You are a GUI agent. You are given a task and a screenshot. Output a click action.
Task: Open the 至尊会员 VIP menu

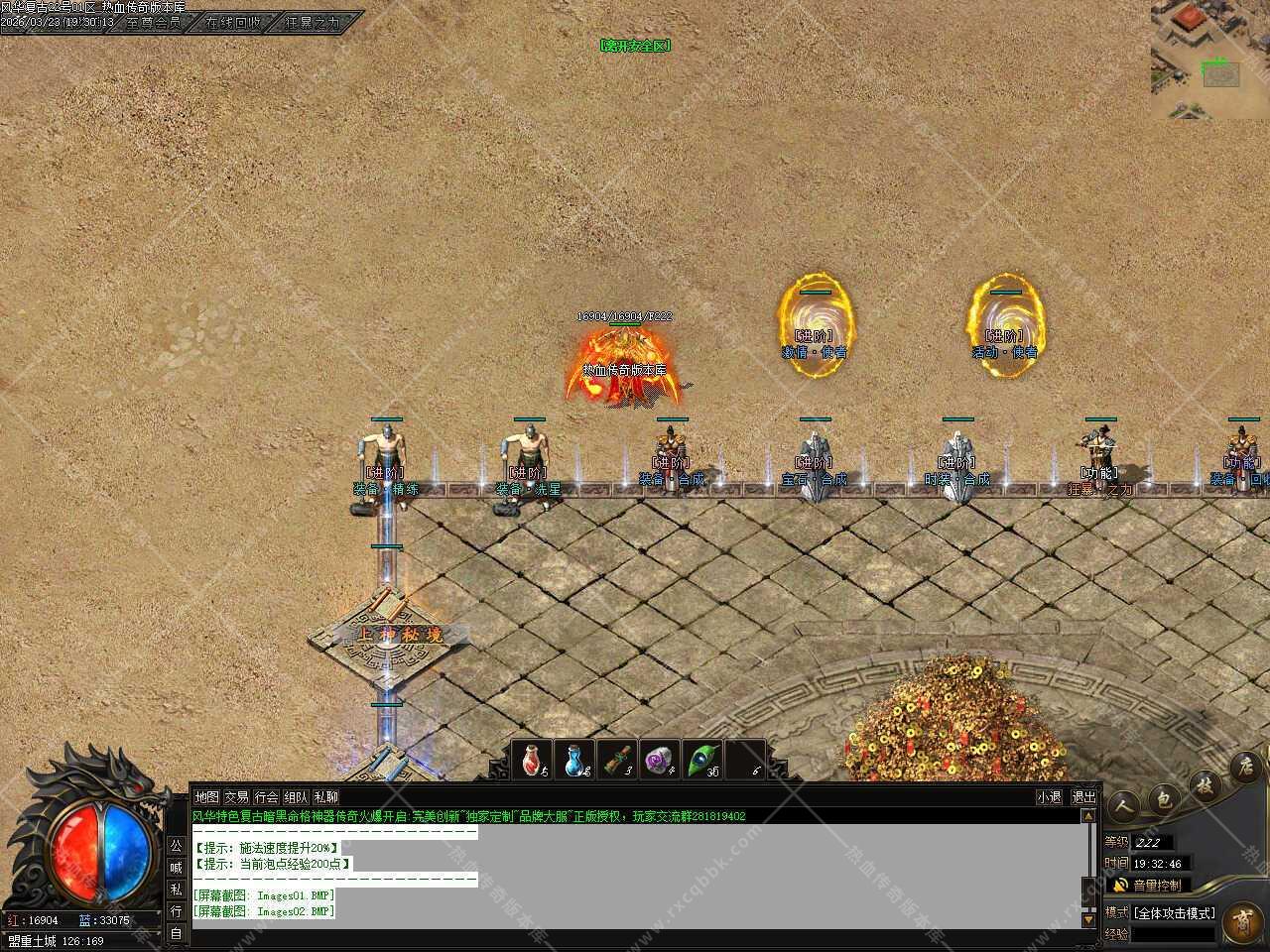click(x=154, y=22)
